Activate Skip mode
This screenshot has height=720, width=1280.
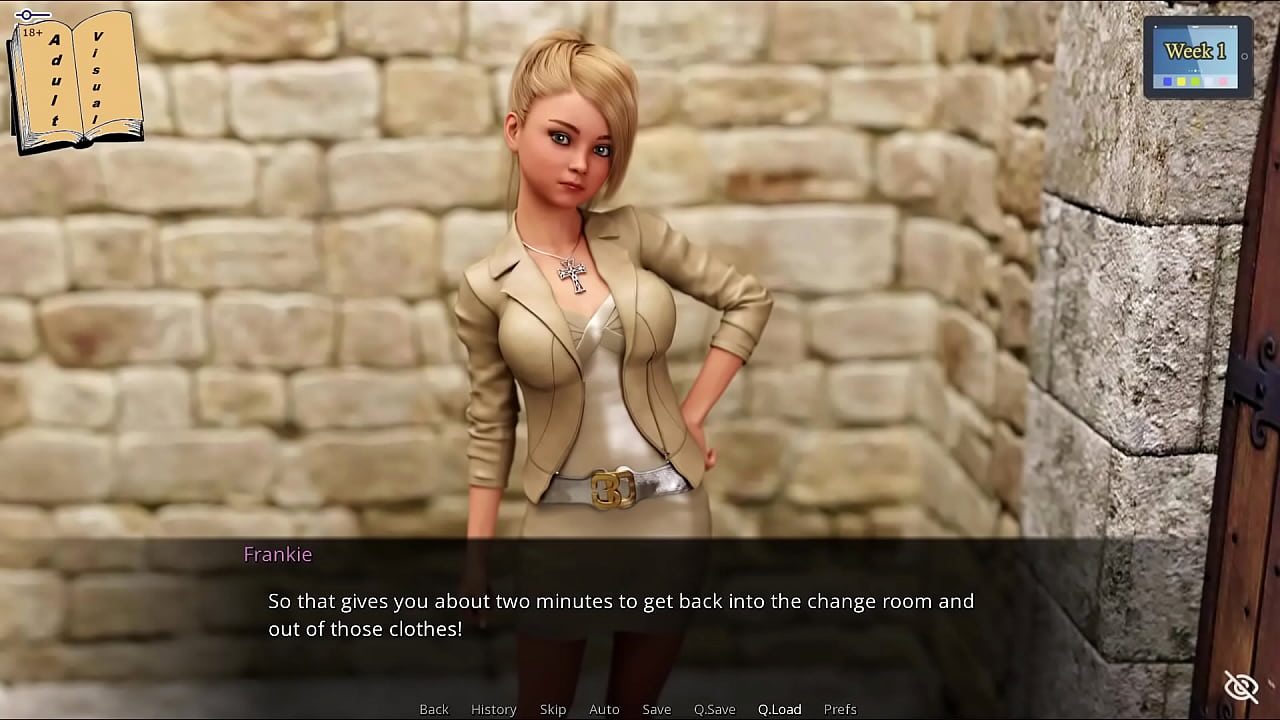click(x=553, y=709)
